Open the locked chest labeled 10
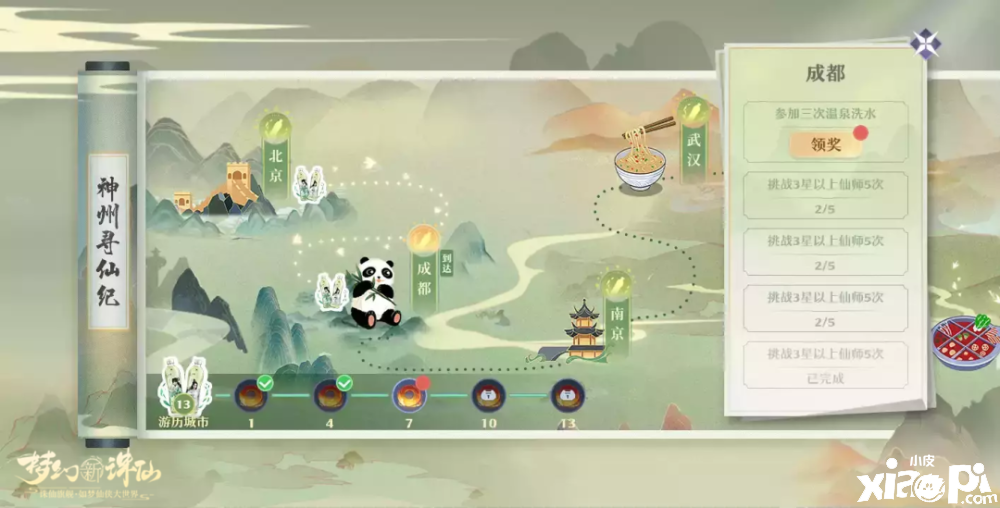The image size is (1000, 508). click(487, 395)
